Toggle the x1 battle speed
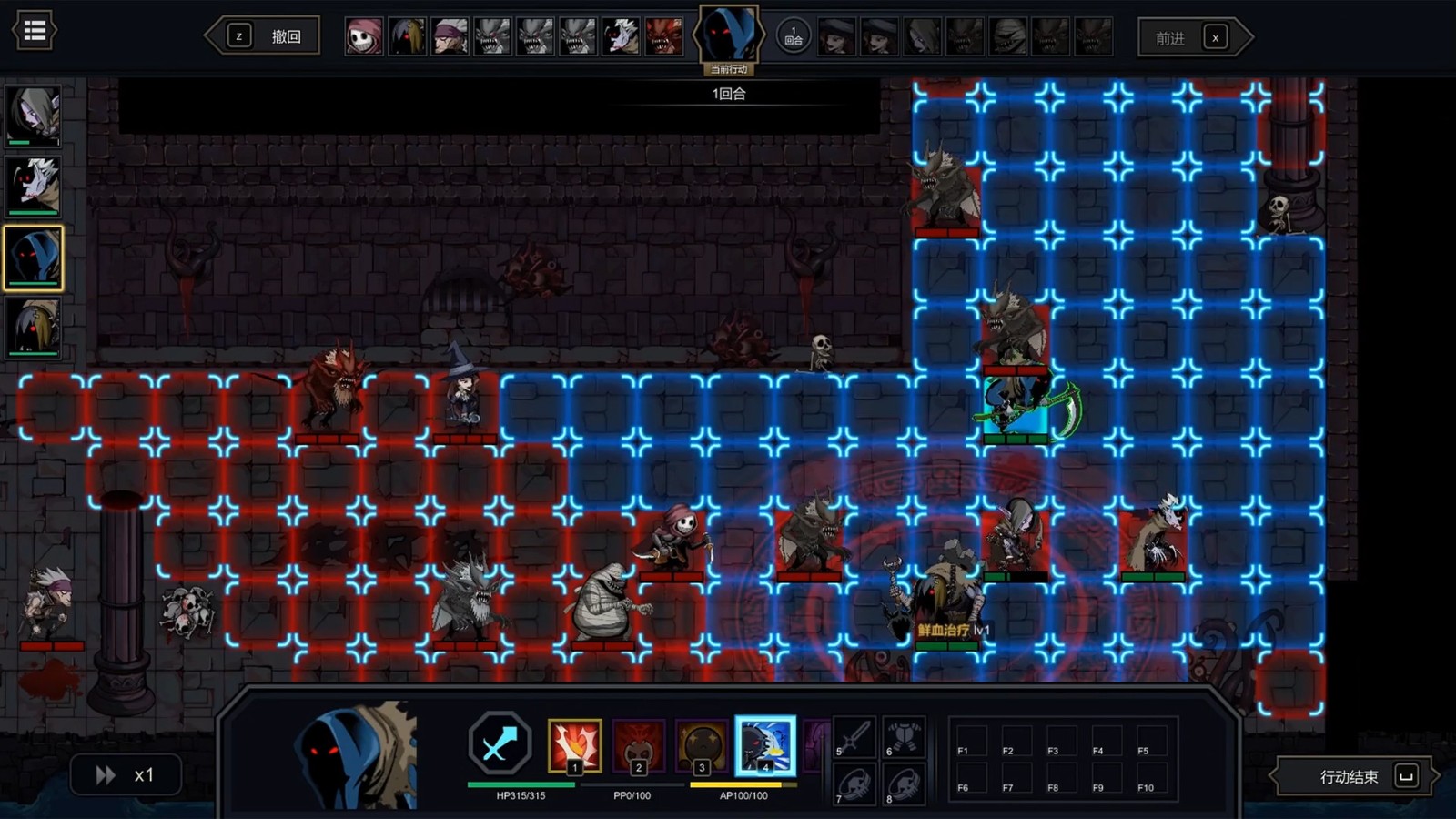Image resolution: width=1456 pixels, height=819 pixels. (x=126, y=775)
